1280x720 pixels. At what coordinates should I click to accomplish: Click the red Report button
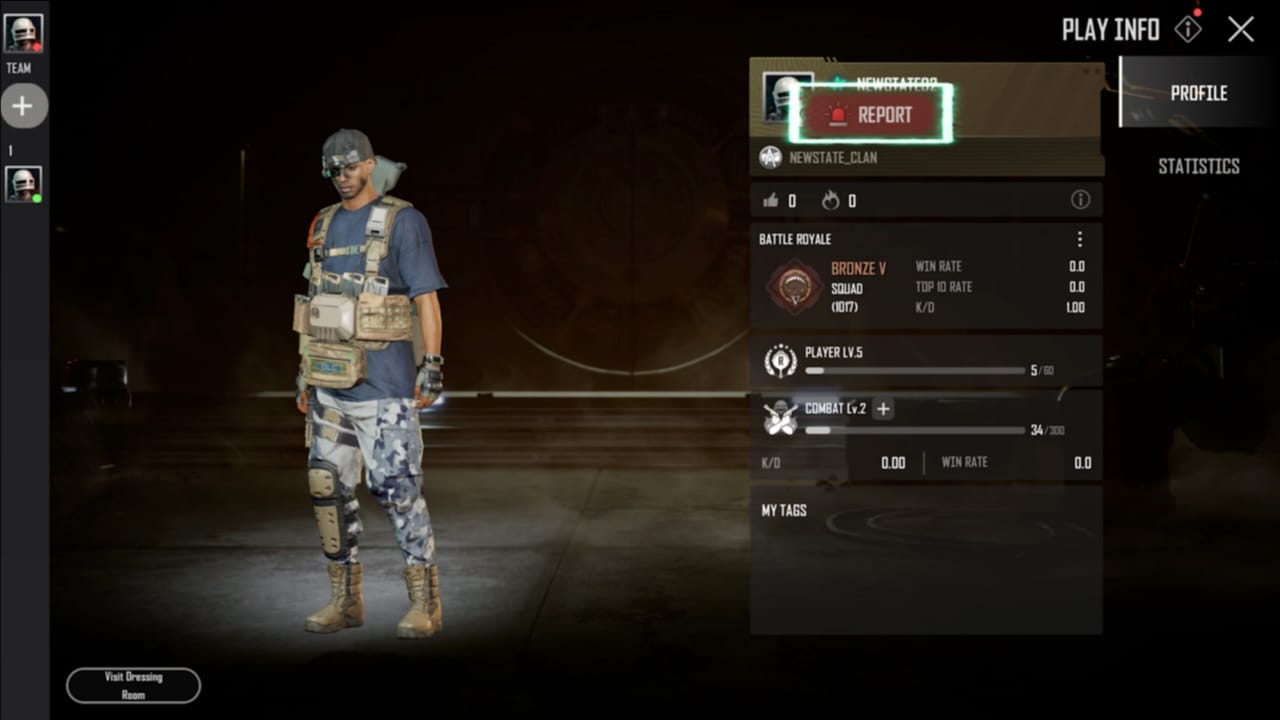870,115
